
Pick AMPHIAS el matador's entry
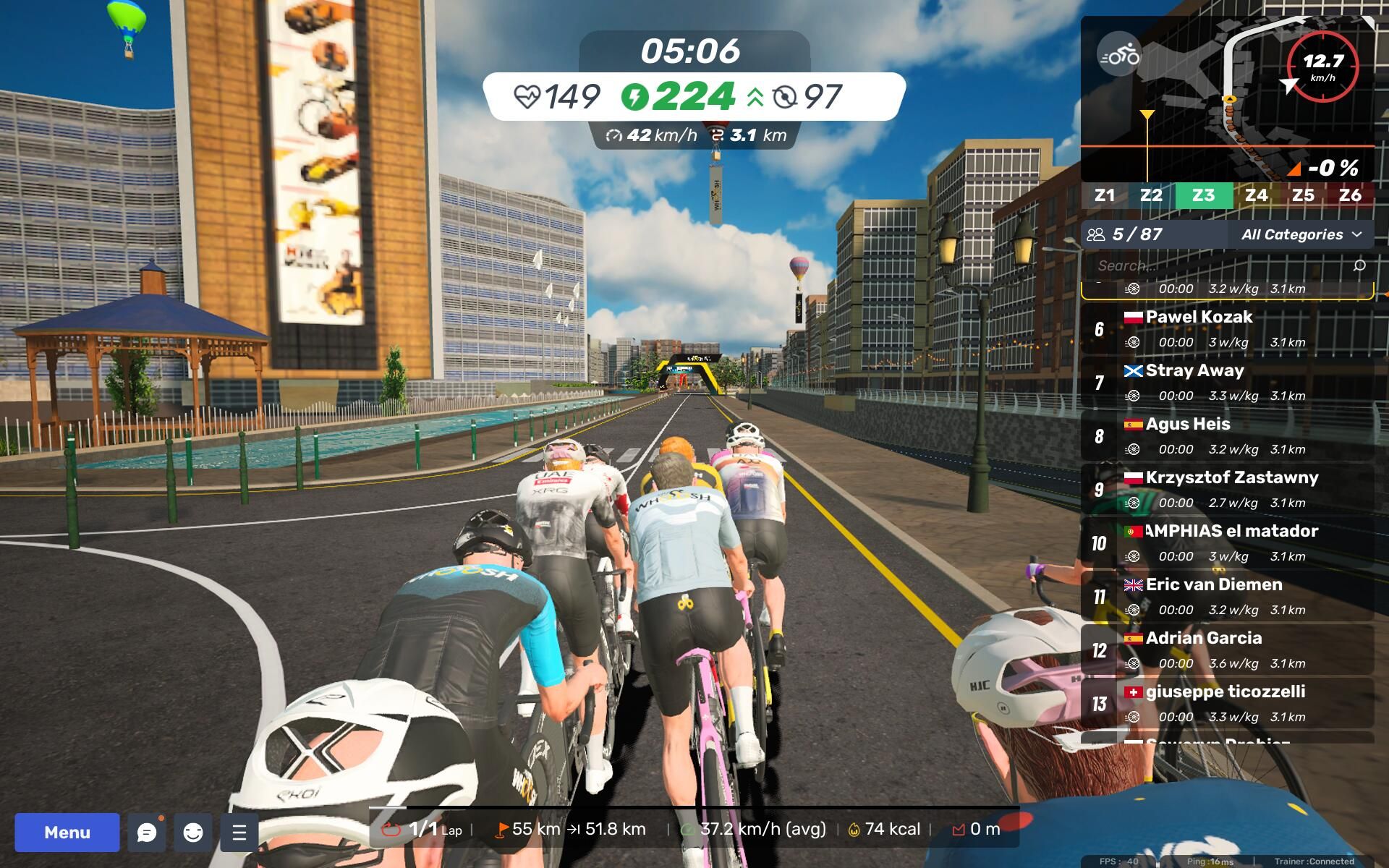pyautogui.click(x=1227, y=542)
